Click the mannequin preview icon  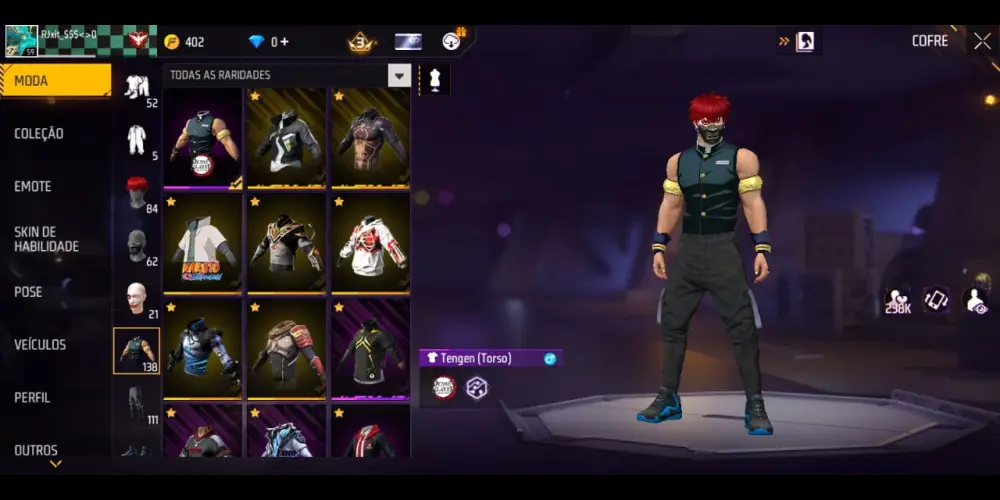pyautogui.click(x=434, y=78)
